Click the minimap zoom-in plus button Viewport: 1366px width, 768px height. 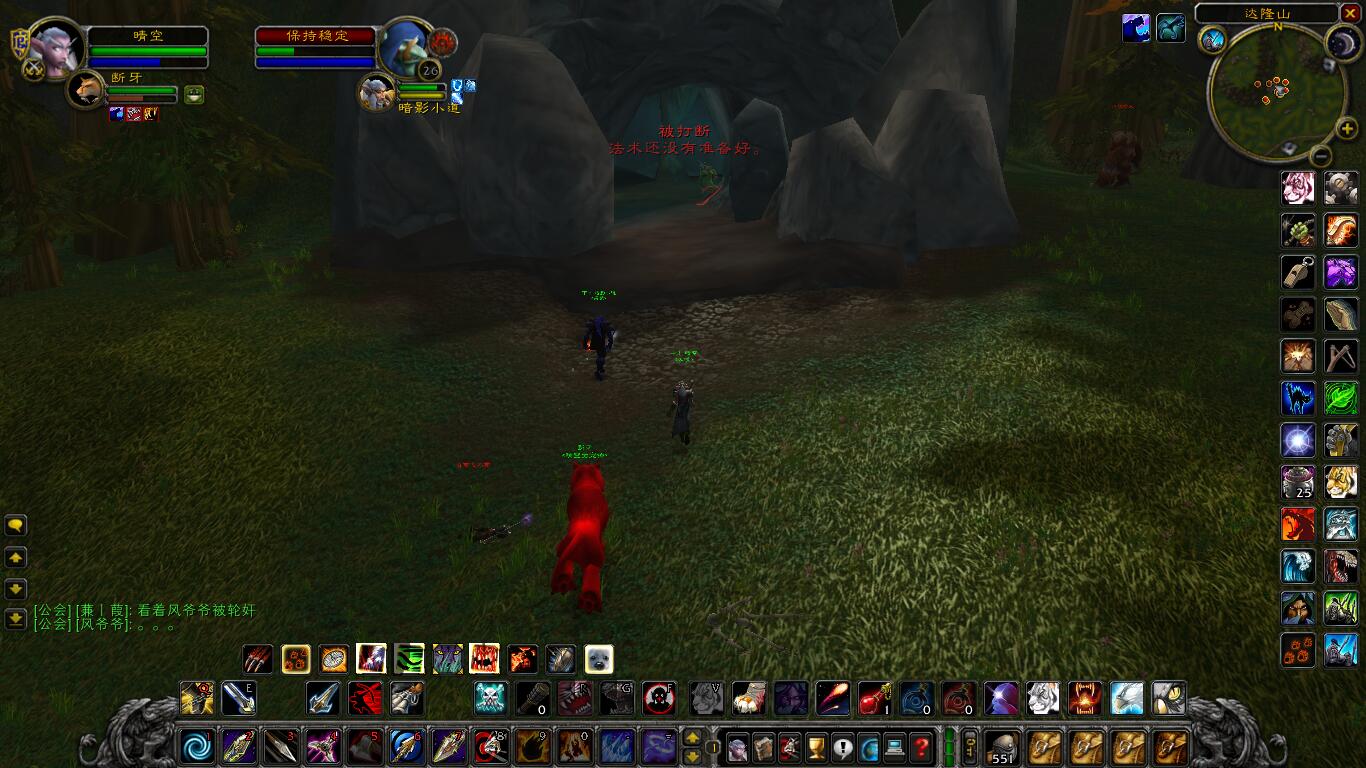1346,129
